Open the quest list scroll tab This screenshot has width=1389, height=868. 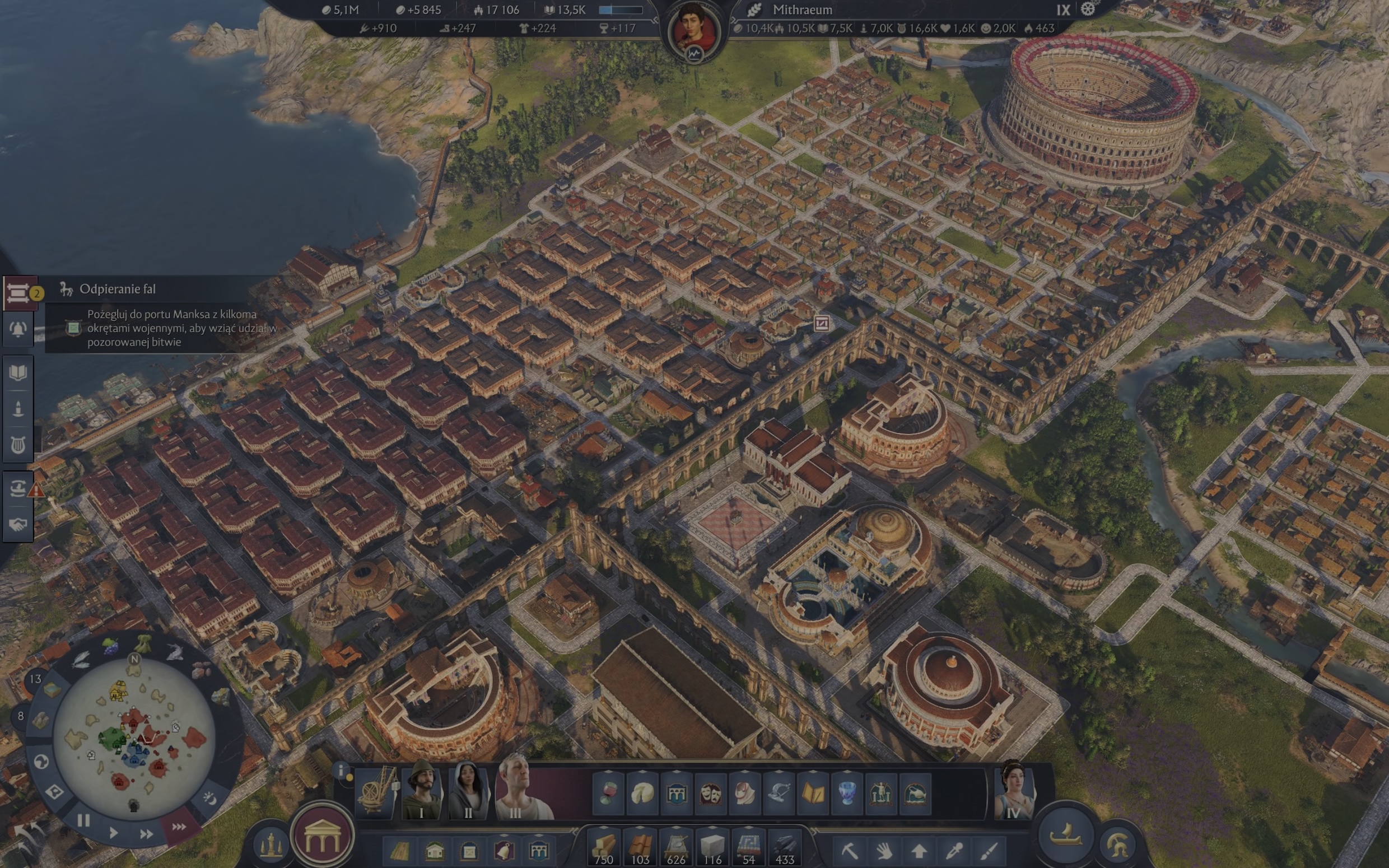(18, 293)
